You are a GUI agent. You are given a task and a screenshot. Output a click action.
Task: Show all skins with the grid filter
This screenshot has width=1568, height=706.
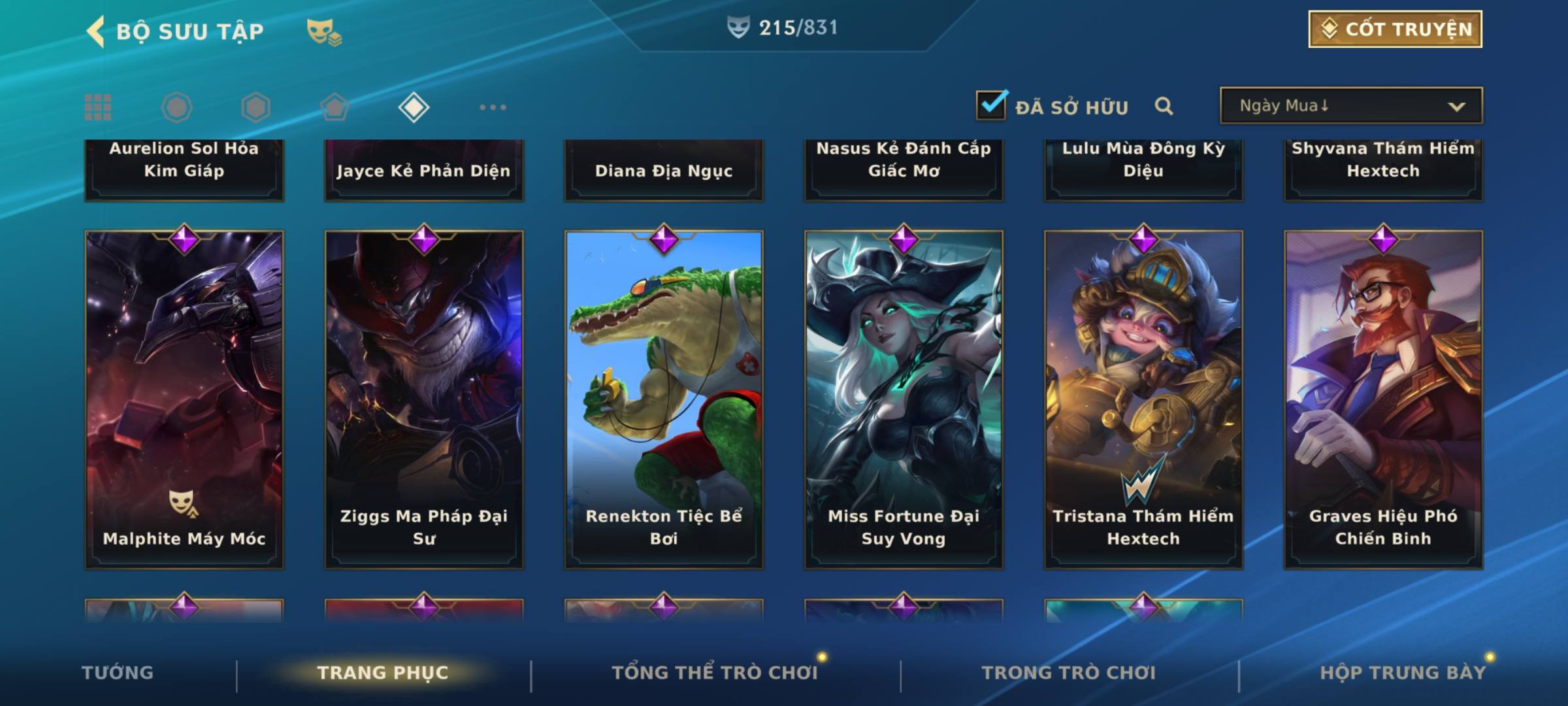98,107
